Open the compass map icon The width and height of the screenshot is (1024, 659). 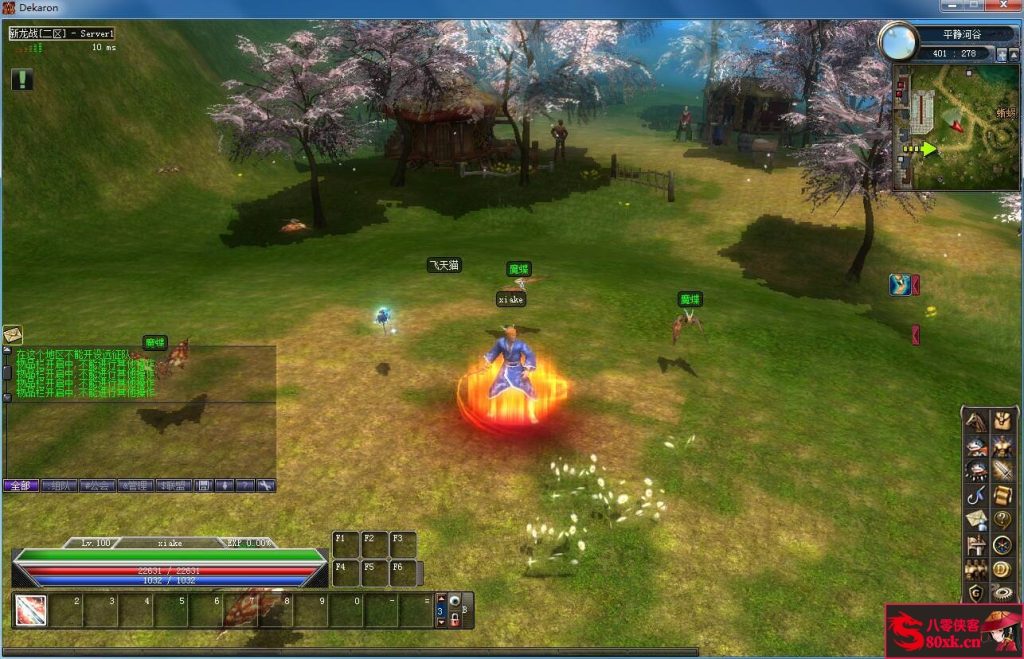[x=1001, y=545]
